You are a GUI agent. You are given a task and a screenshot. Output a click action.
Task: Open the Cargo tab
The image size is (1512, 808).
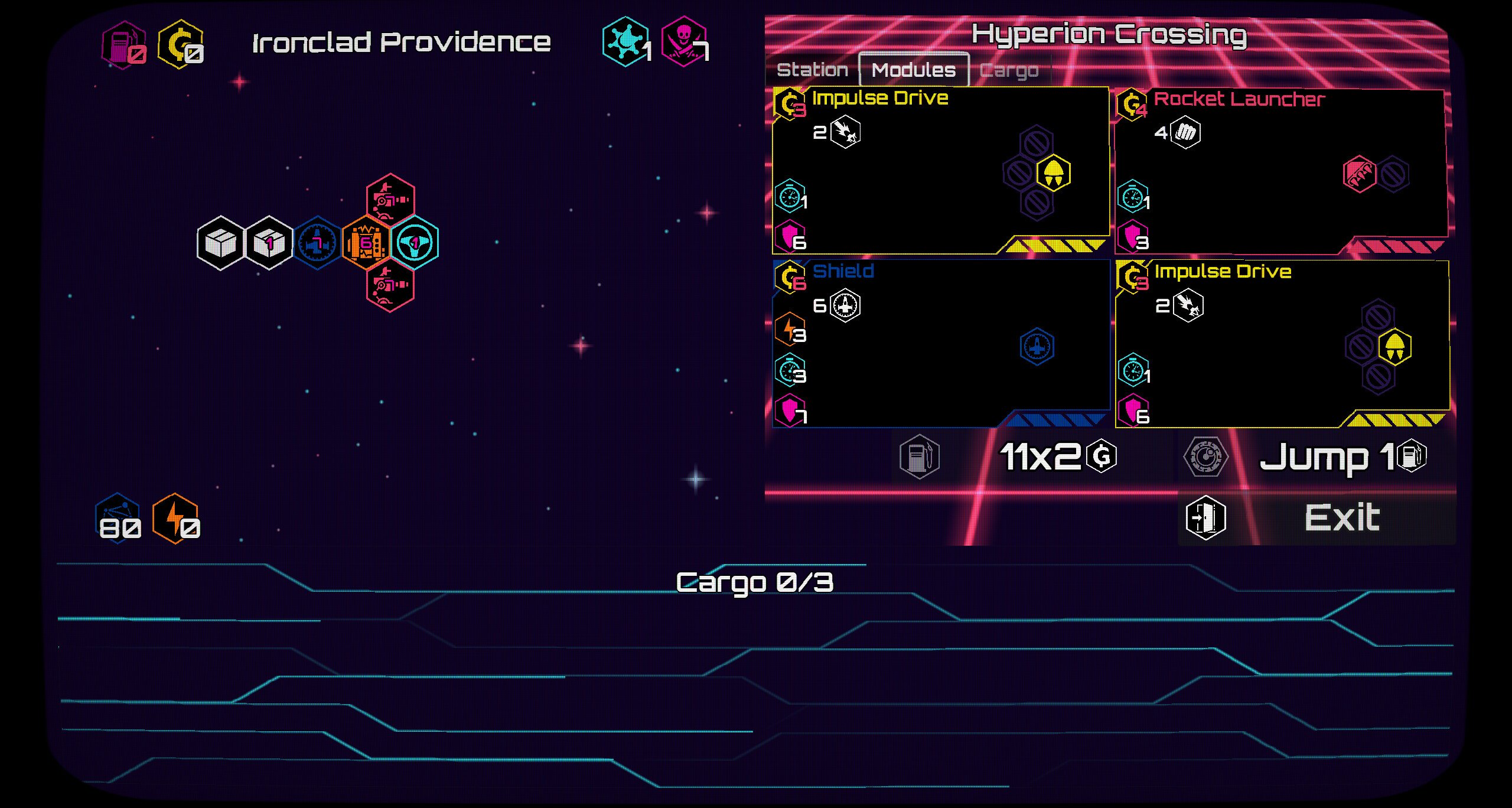(x=1009, y=69)
